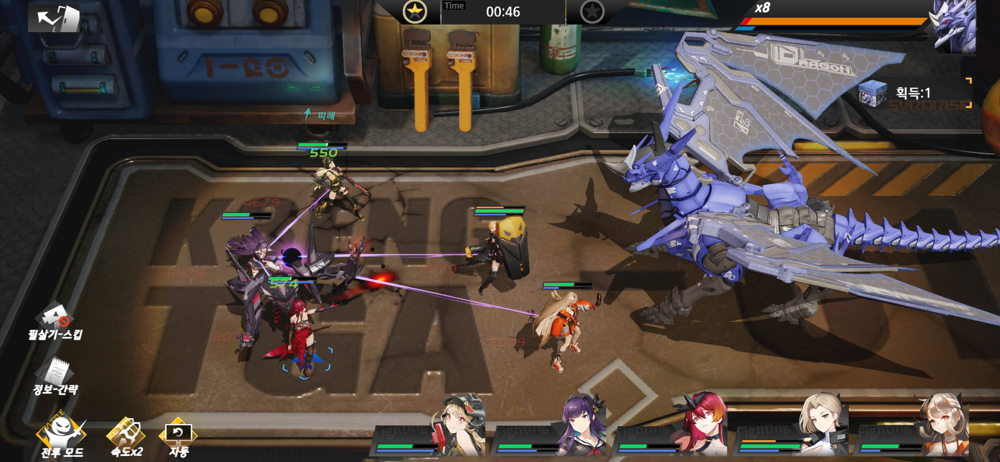Toggle 자동 auto battle

[x=177, y=437]
